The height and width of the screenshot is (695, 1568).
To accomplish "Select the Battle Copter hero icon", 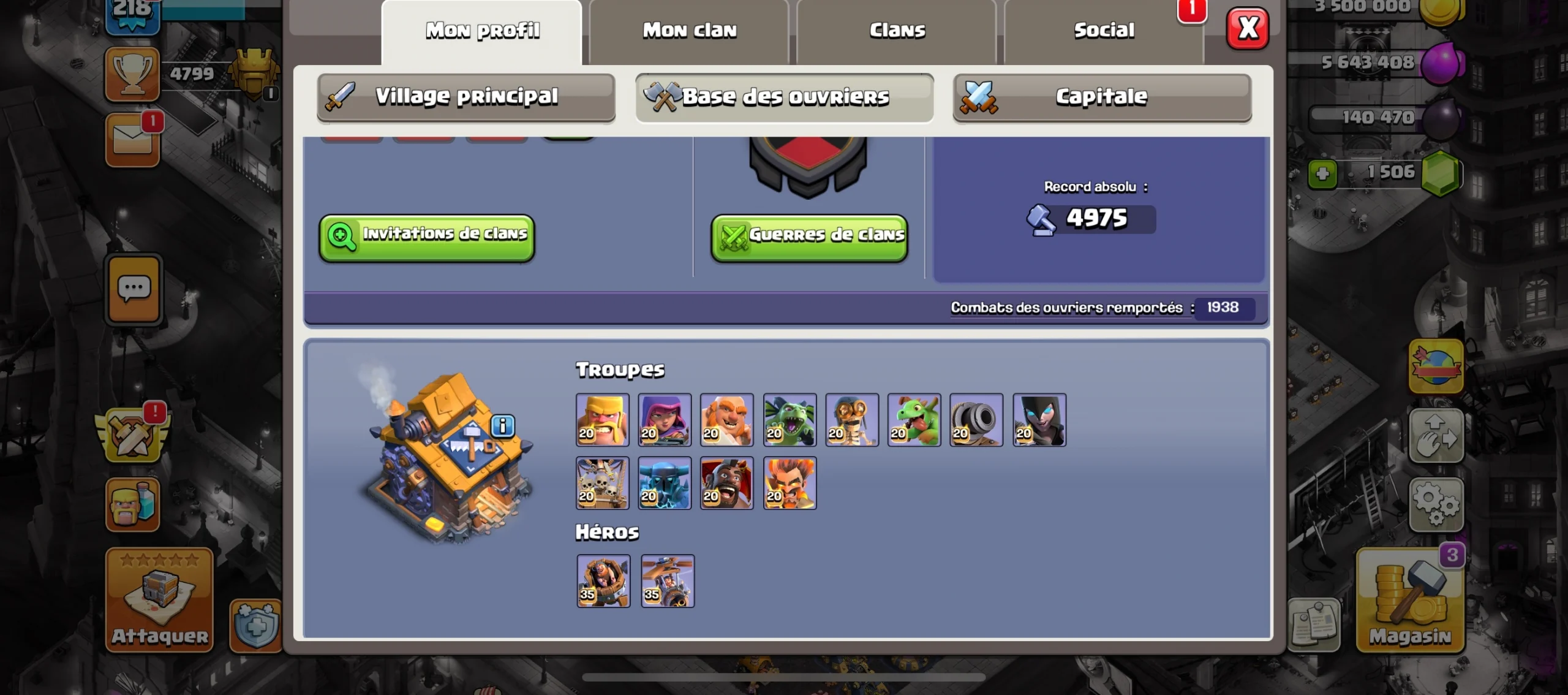I will point(668,581).
